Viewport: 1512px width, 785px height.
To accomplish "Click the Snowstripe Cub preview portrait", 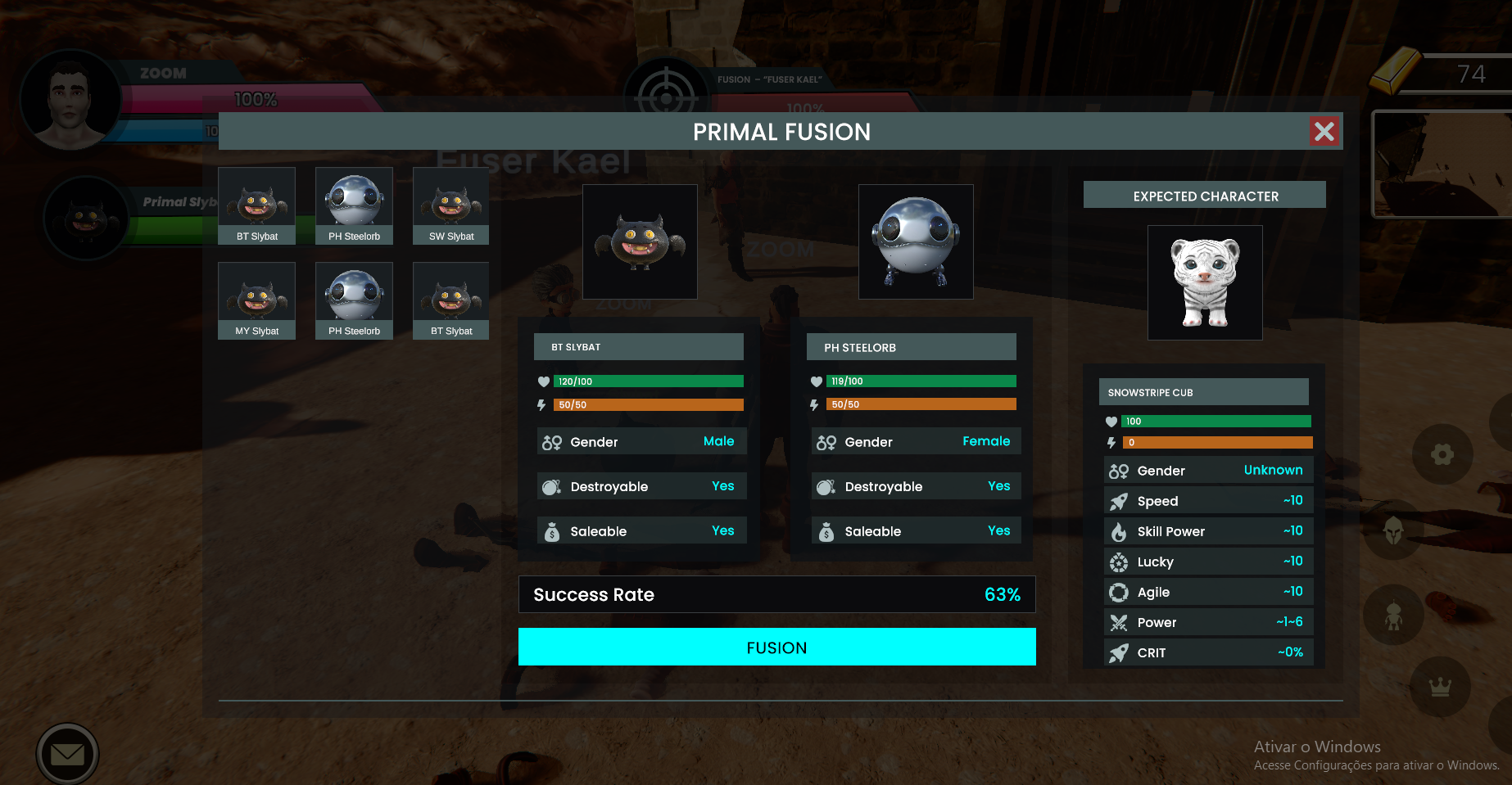I will click(x=1205, y=282).
